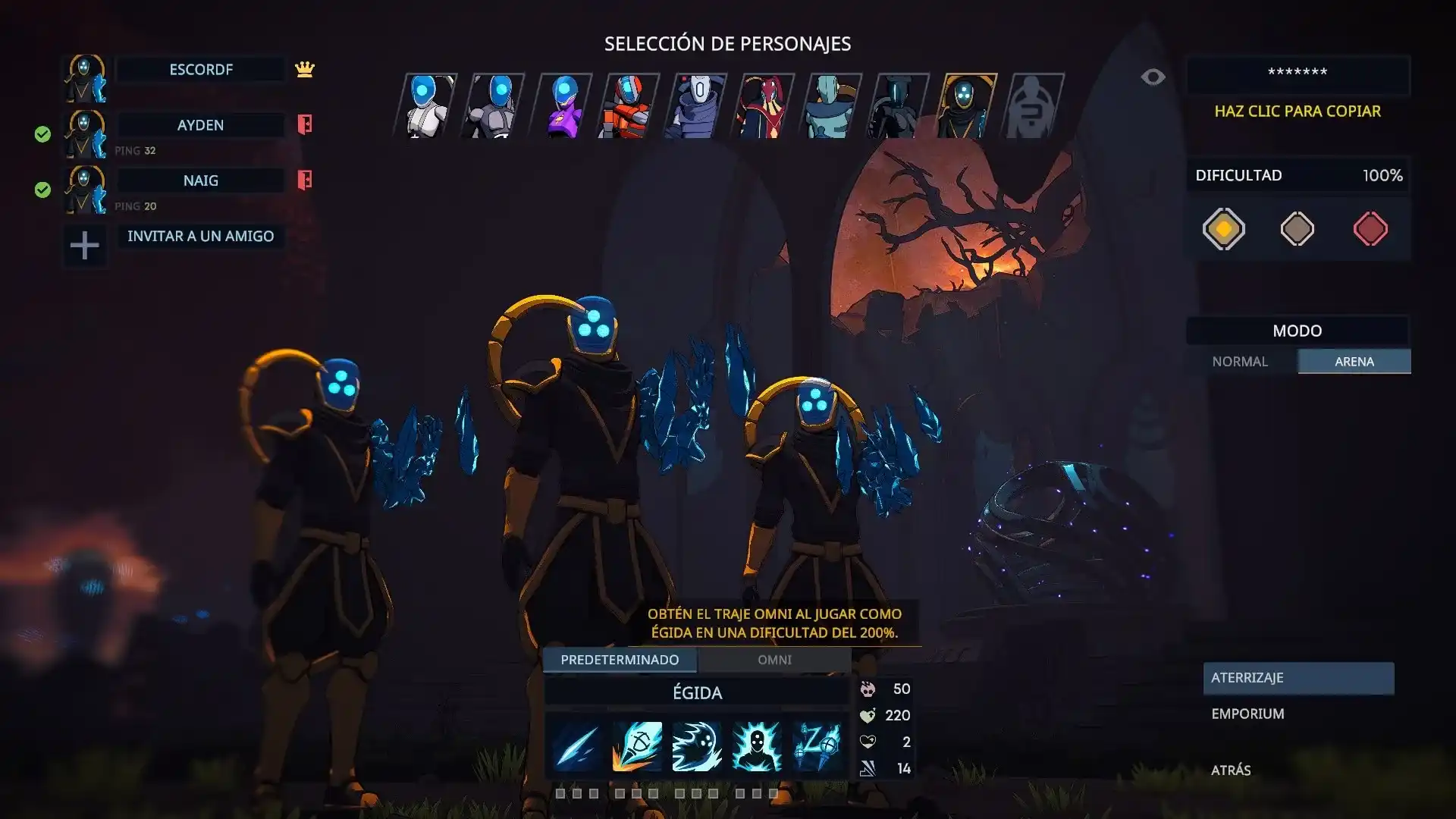Invite a friend with the plus button

tap(84, 245)
